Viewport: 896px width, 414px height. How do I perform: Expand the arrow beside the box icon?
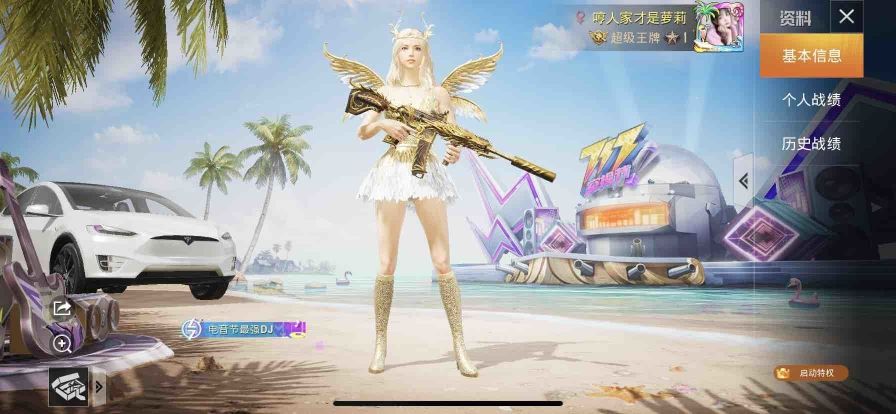(99, 385)
